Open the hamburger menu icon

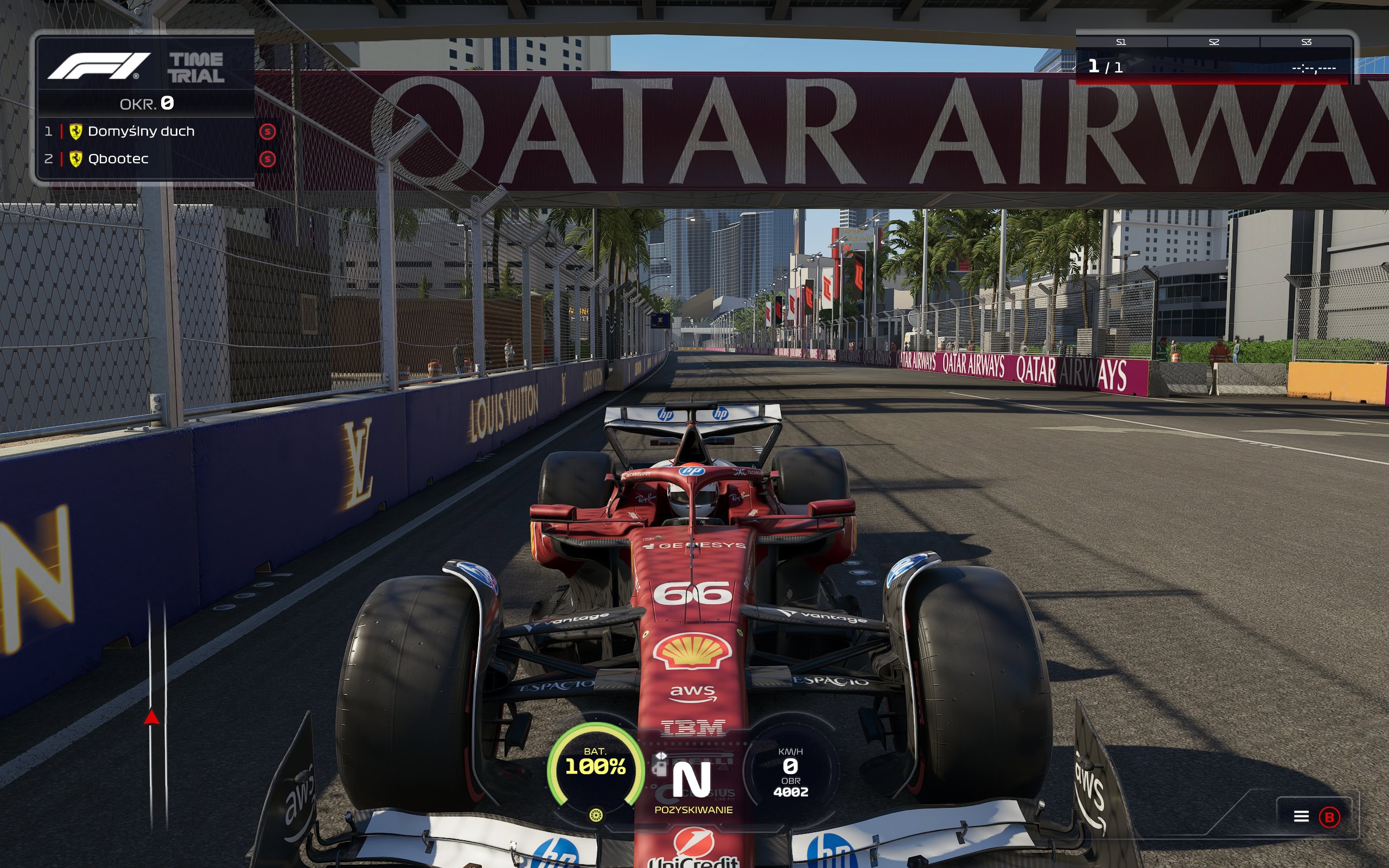1301,816
